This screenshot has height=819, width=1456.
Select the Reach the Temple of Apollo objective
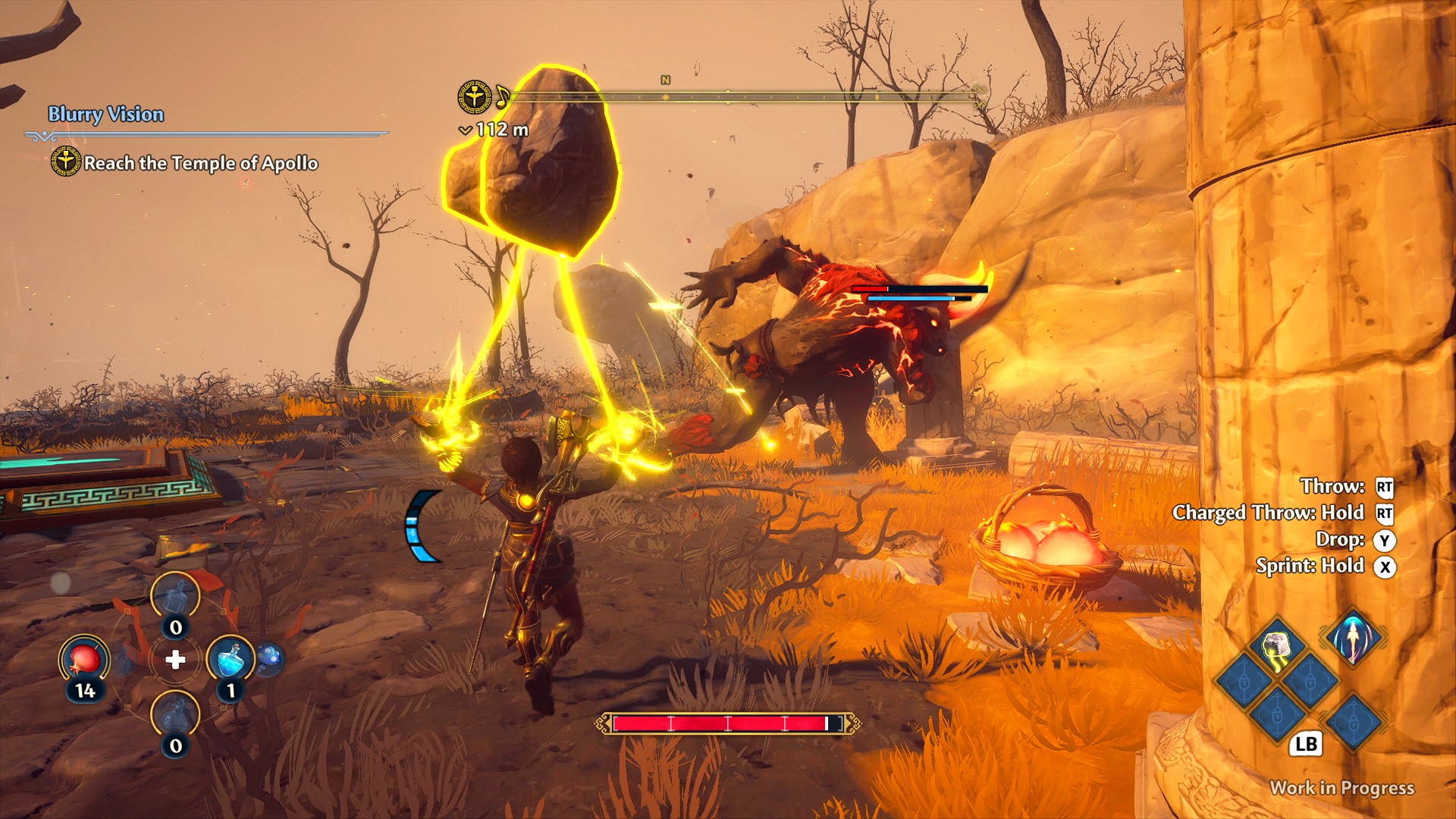[x=200, y=163]
